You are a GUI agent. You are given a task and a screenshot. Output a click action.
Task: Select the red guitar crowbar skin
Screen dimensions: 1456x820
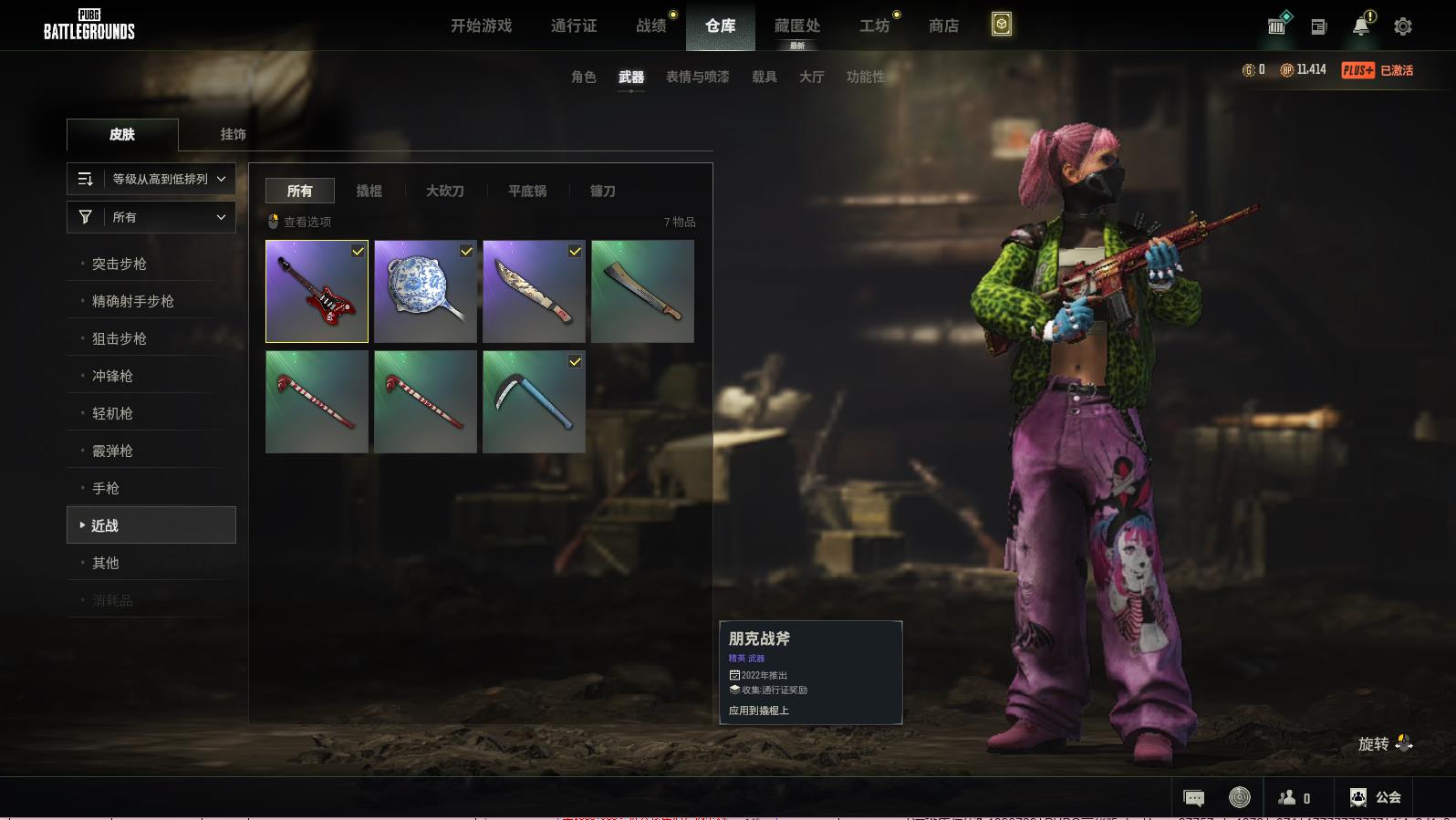[317, 291]
